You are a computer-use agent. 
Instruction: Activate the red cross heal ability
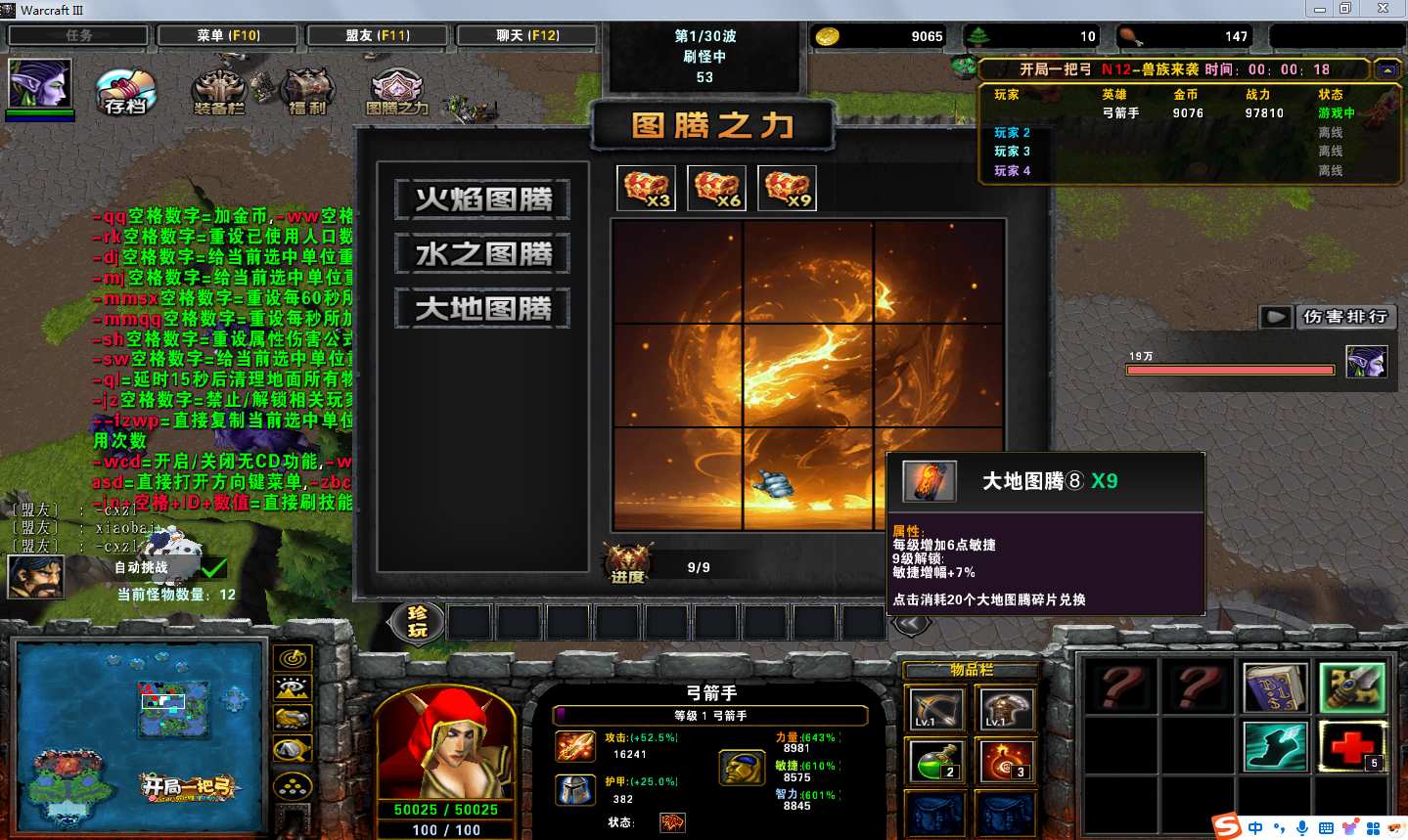1352,746
